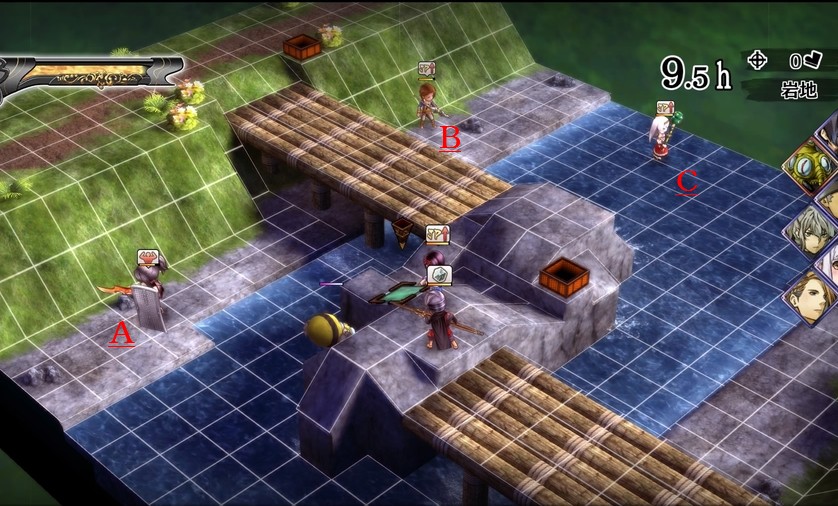Viewport: 838px width, 506px height.
Task: Click the status icon above the spear unit
Action: tap(440, 274)
